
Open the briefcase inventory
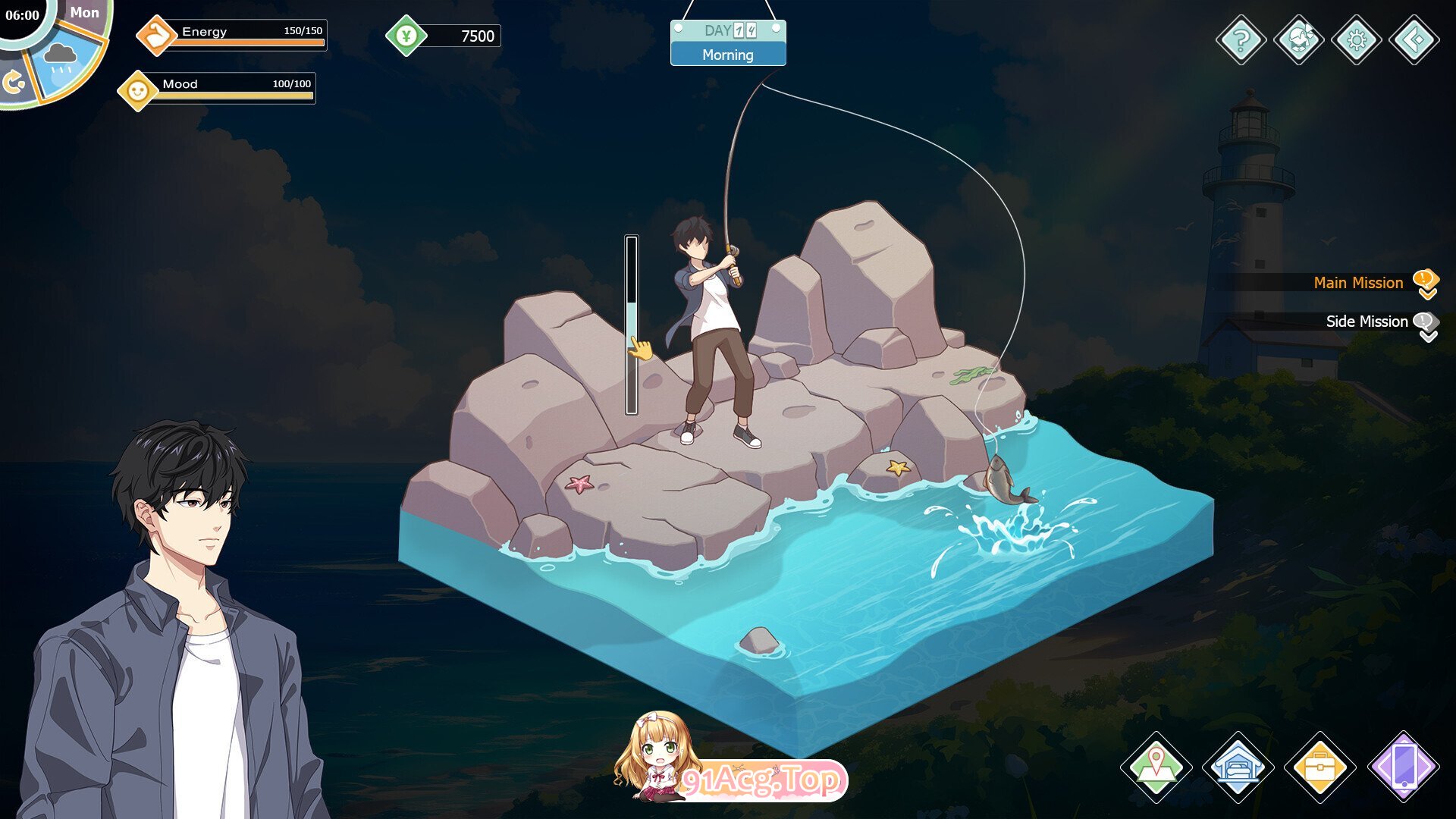[x=1319, y=767]
